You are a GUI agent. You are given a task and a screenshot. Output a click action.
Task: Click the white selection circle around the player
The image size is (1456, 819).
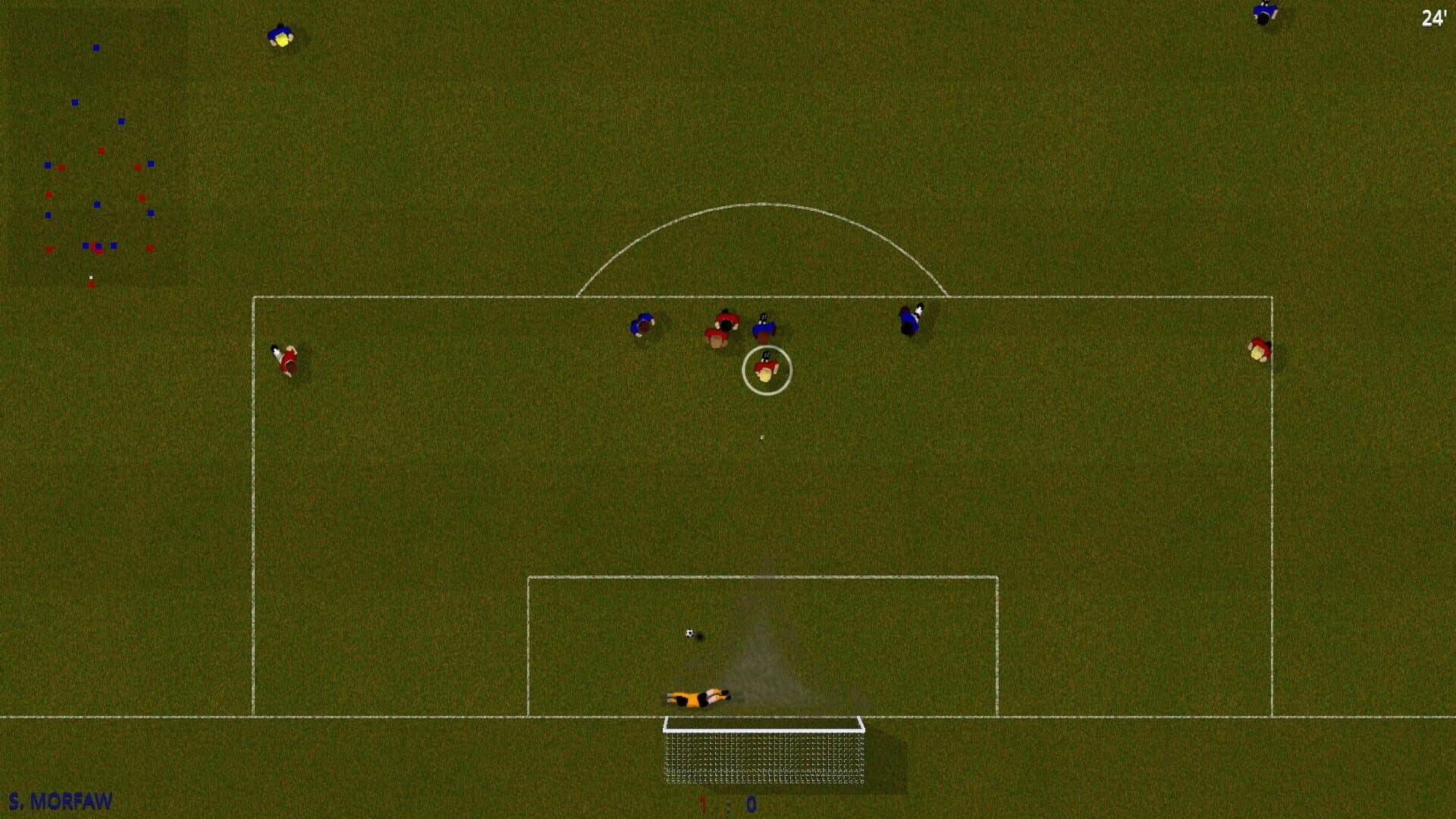[x=764, y=369]
